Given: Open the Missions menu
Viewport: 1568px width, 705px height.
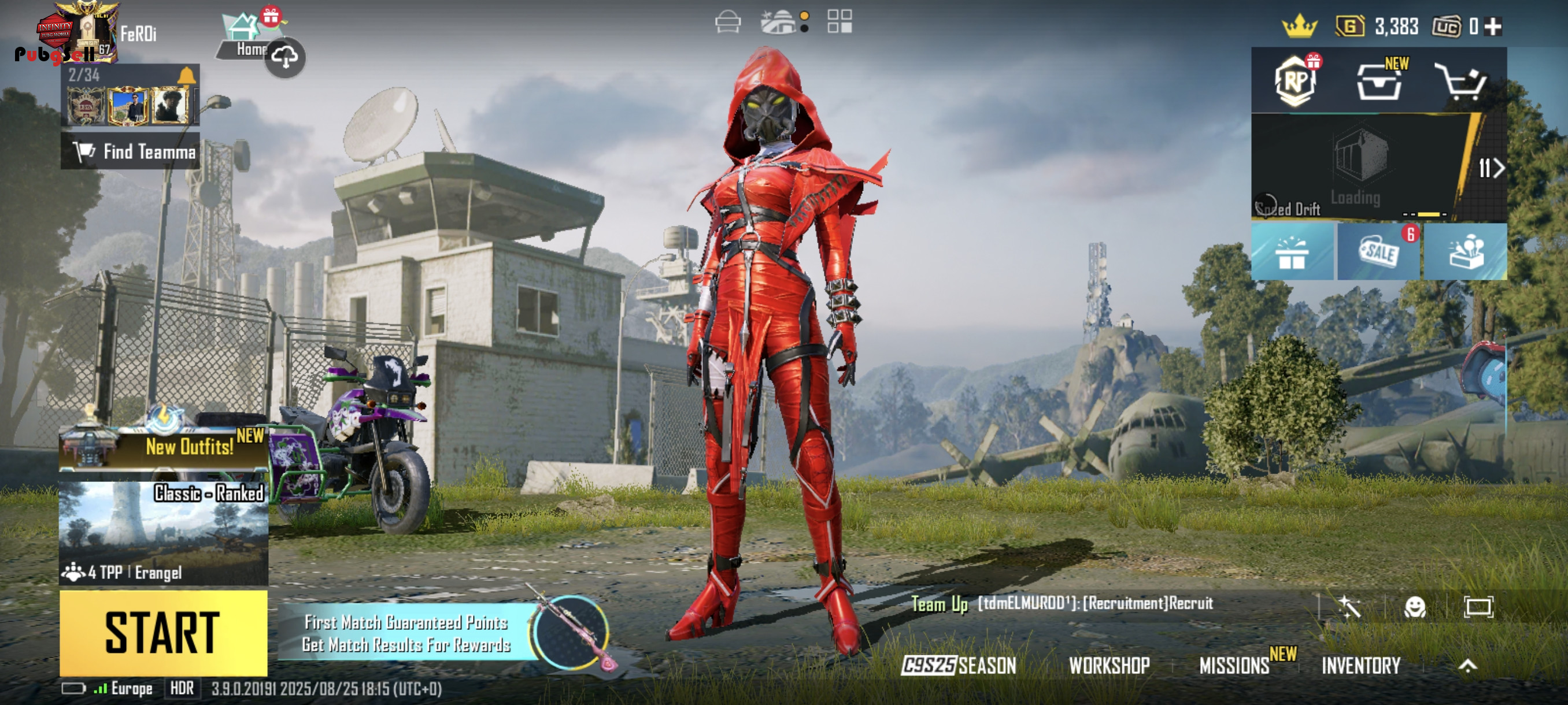Looking at the screenshot, I should point(1234,666).
